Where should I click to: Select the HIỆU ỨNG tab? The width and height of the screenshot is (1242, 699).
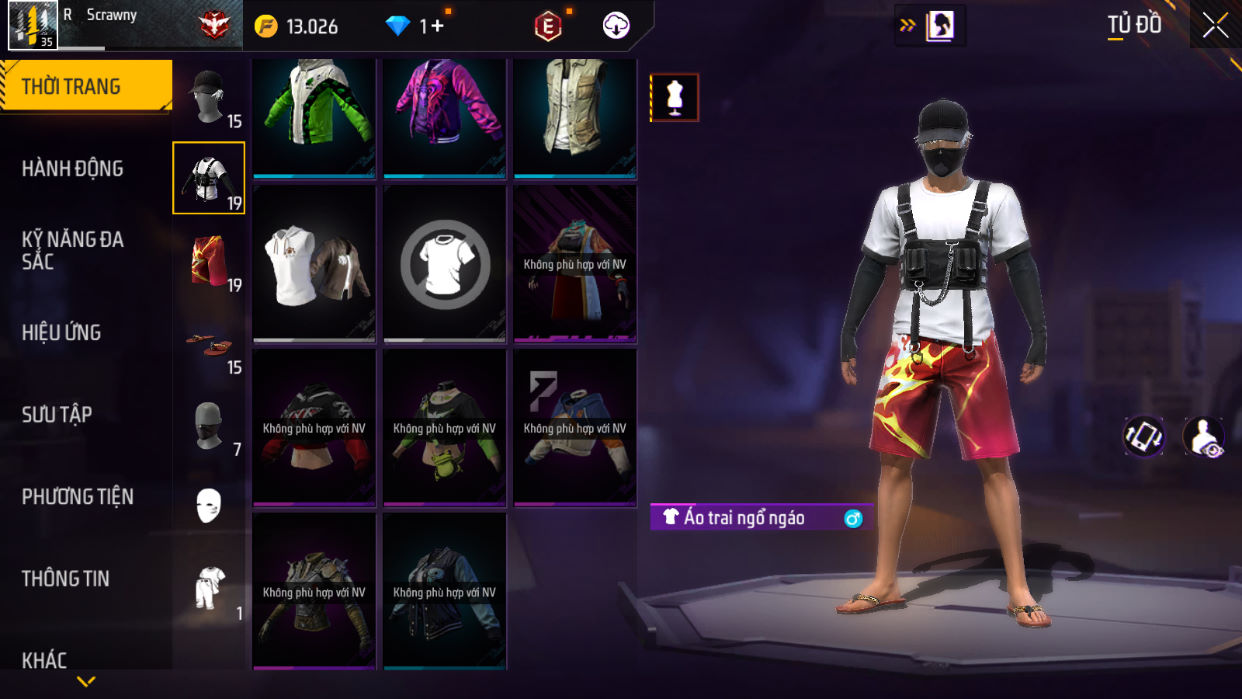(62, 332)
